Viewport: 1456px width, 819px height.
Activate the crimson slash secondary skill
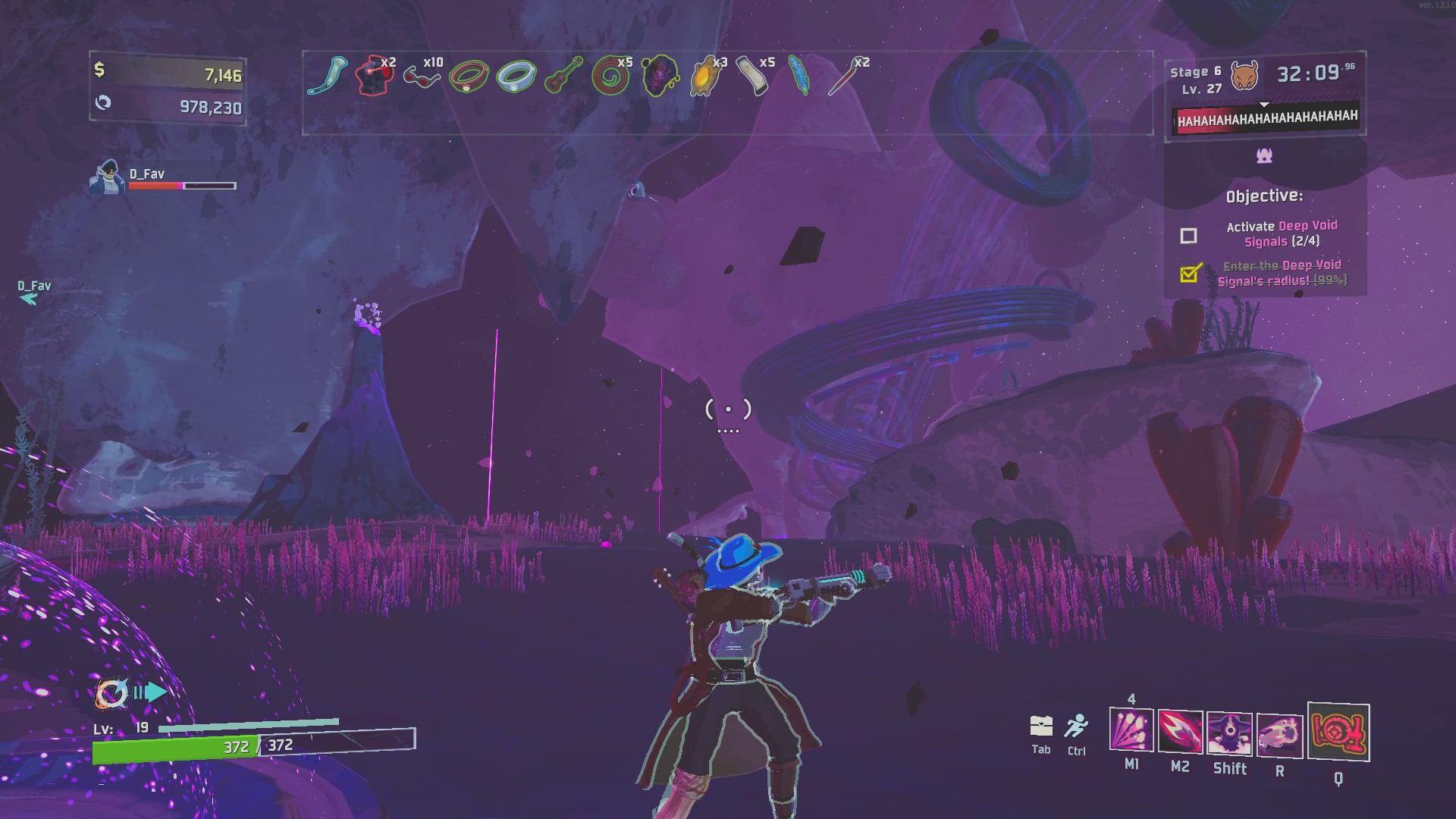point(1180,732)
